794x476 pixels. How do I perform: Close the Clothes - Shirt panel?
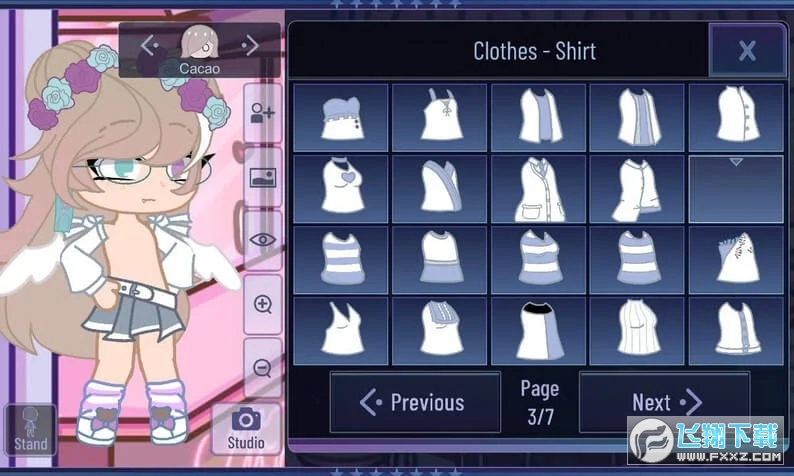[x=746, y=51]
